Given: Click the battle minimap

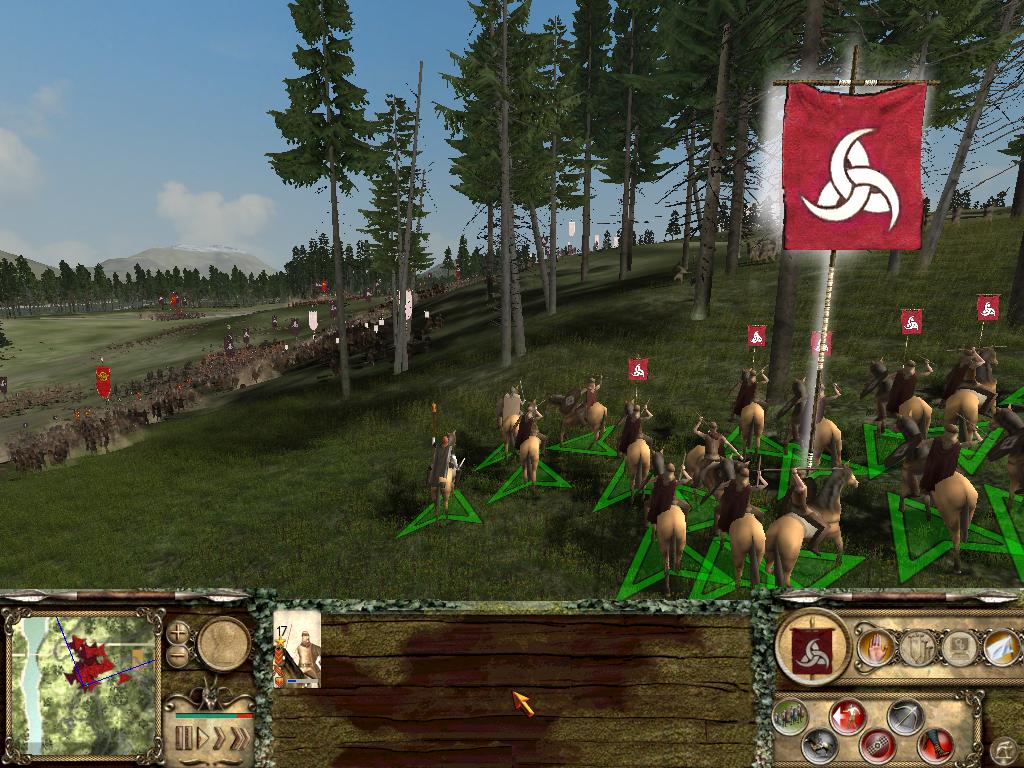Looking at the screenshot, I should [84, 682].
